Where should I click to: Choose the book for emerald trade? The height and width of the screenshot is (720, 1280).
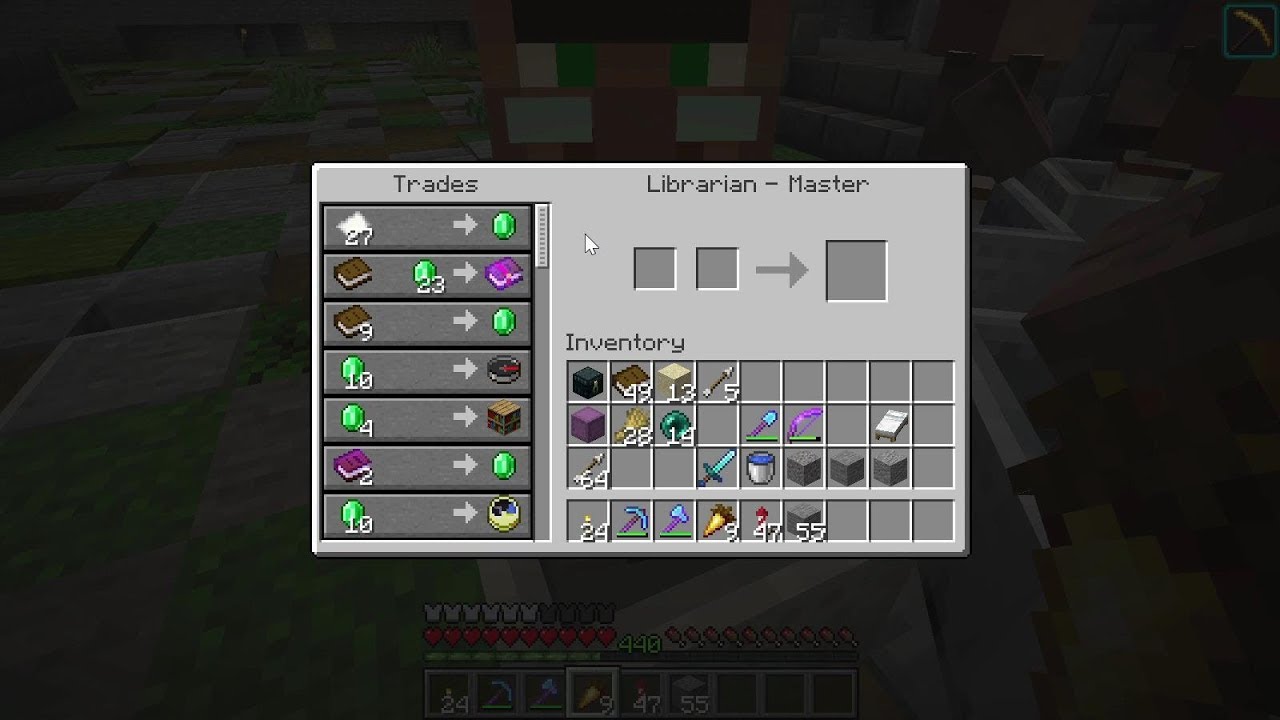coord(427,323)
